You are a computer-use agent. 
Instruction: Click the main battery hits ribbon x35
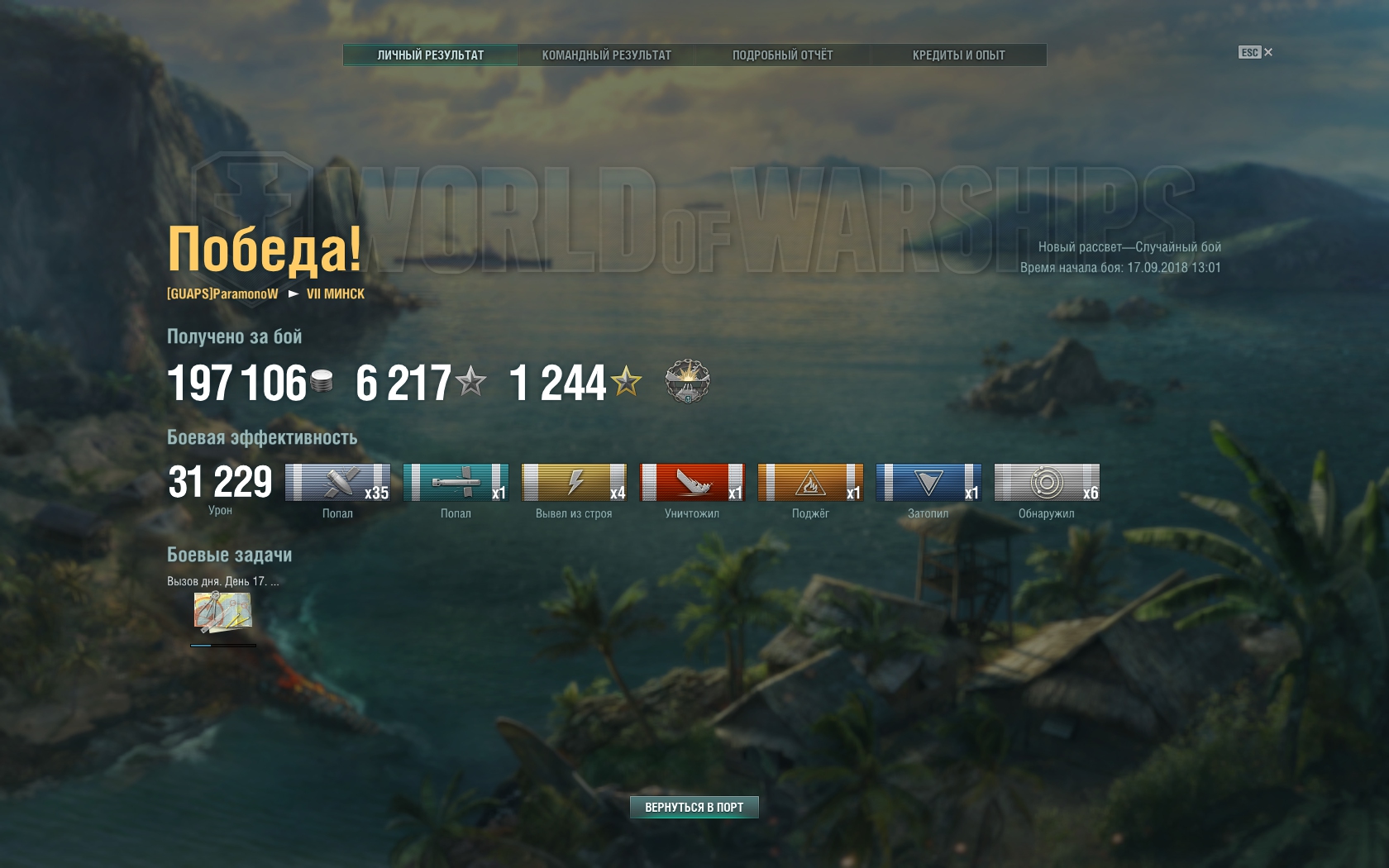337,483
